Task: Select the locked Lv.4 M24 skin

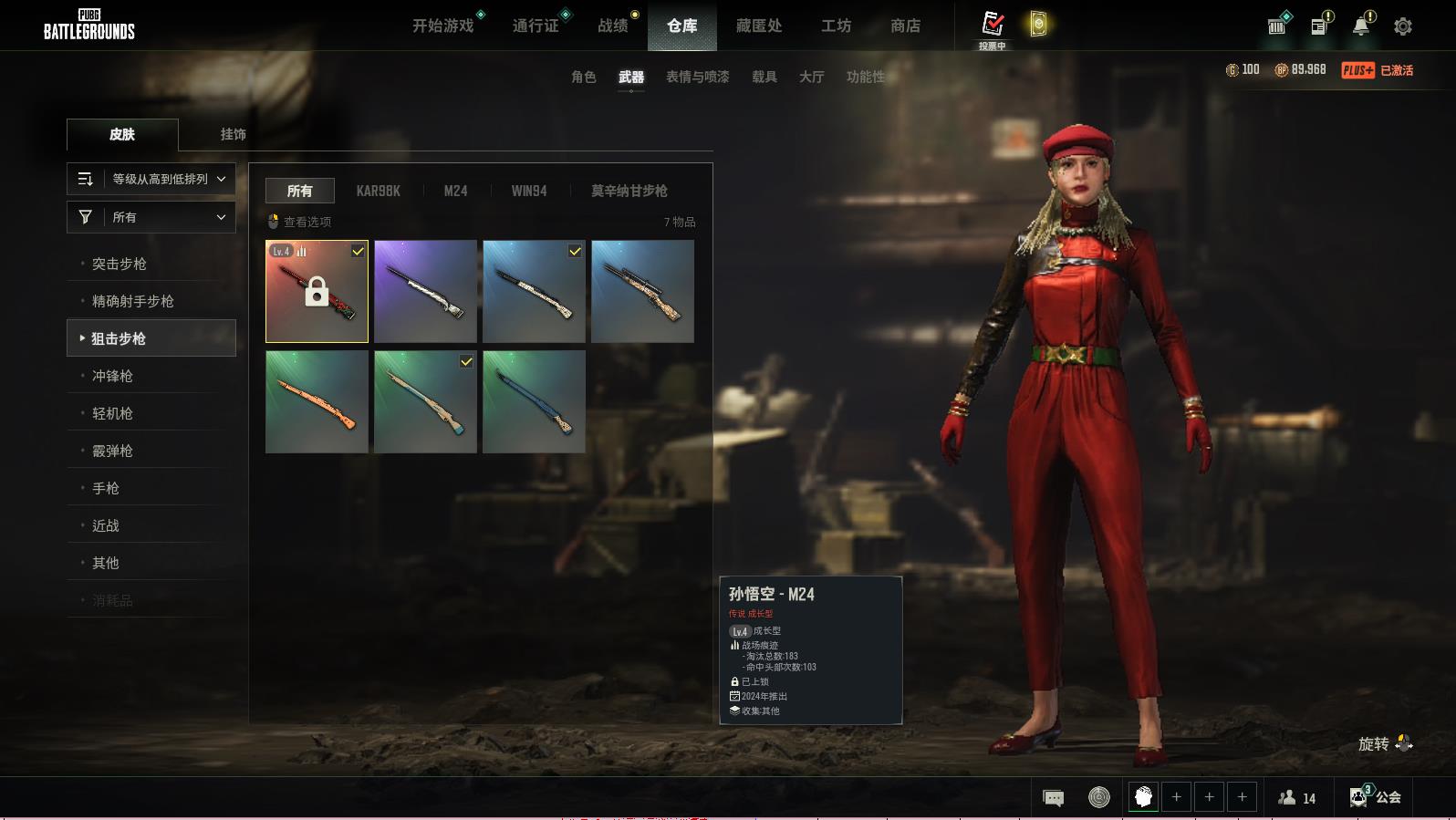Action: click(317, 292)
